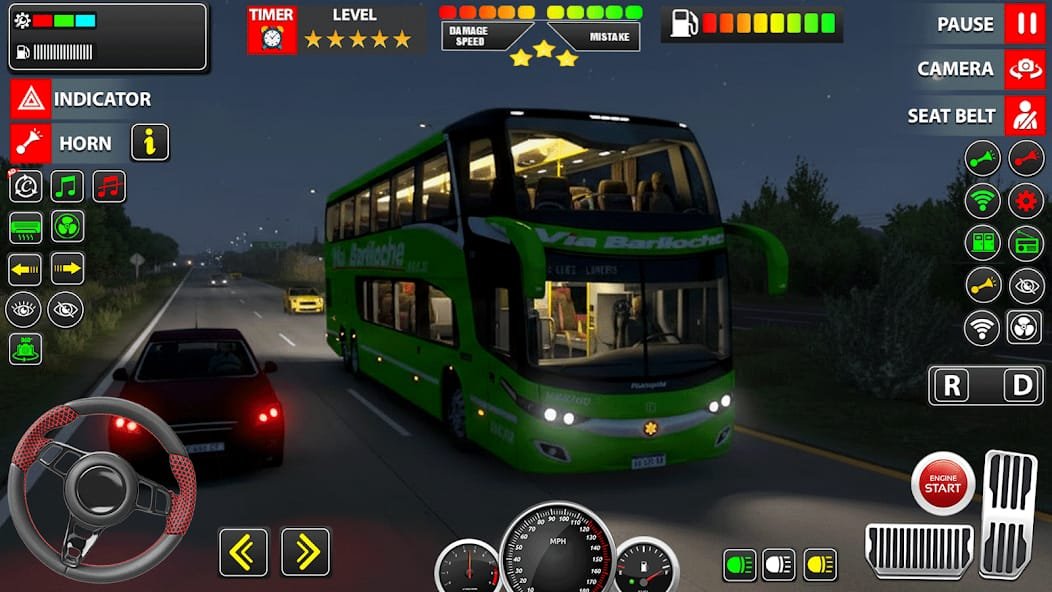1052x592 pixels.
Task: Open the yellow info button
Action: pyautogui.click(x=150, y=143)
